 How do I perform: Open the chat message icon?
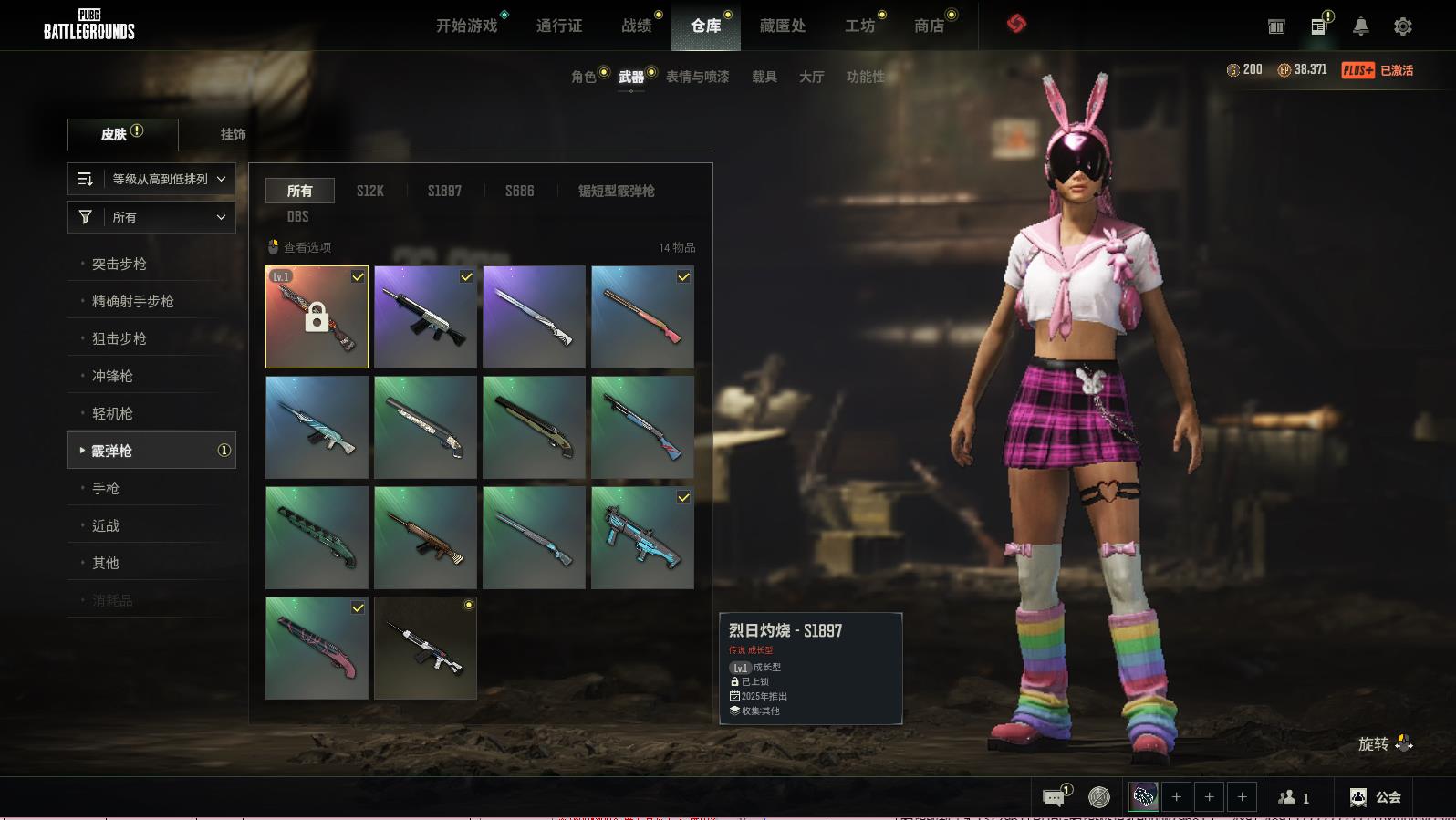pyautogui.click(x=1054, y=798)
